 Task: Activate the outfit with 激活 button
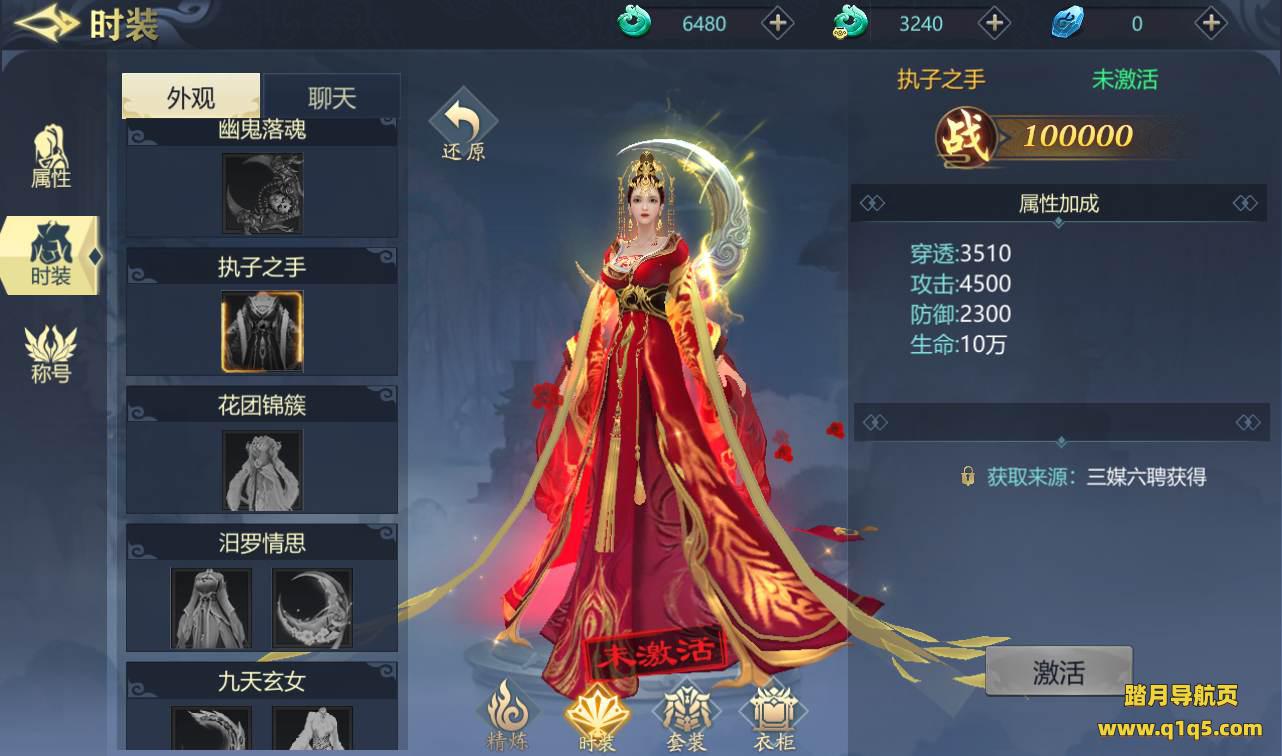coord(1058,671)
